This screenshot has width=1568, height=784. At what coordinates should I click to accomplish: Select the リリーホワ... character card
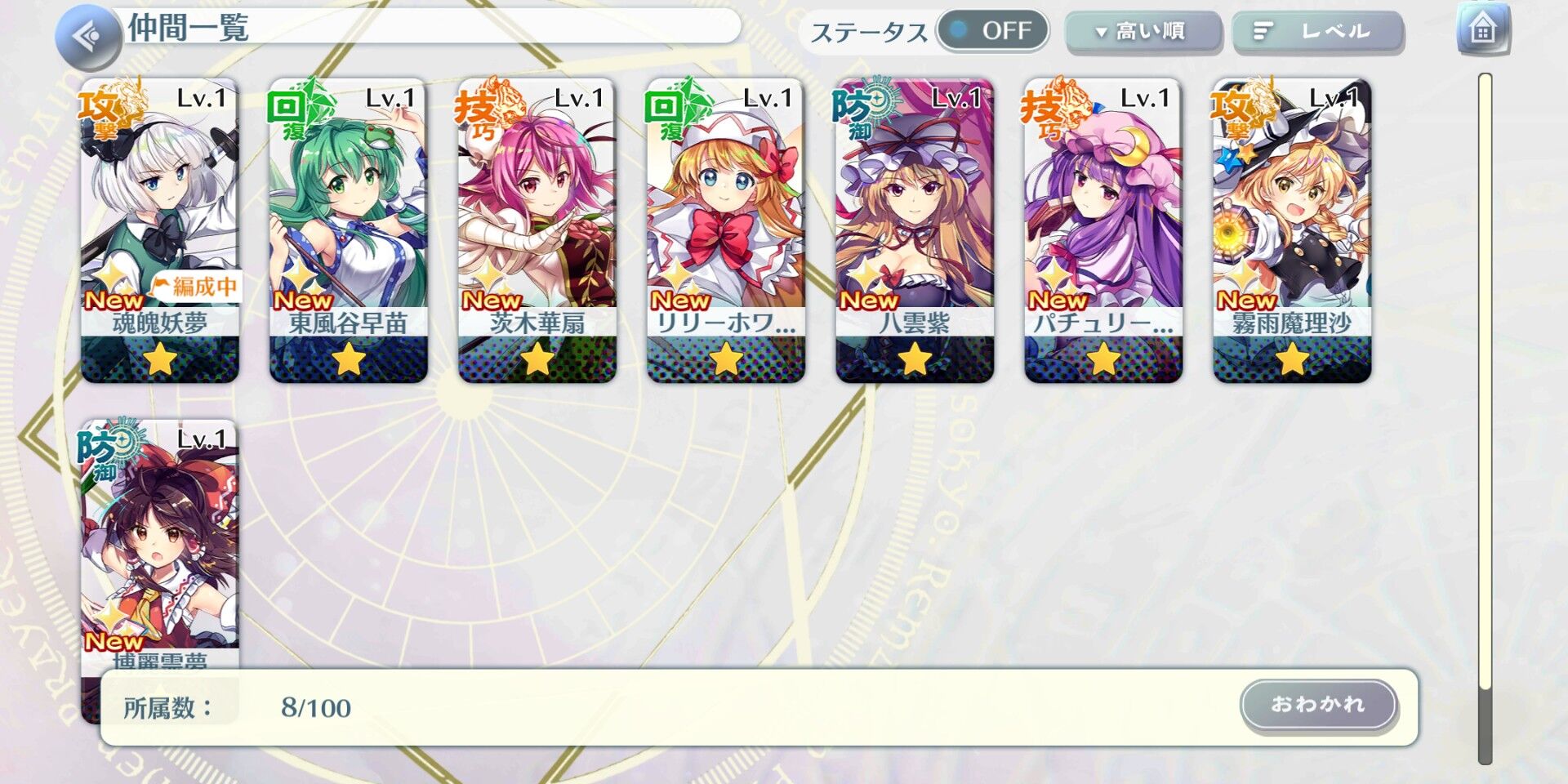coord(727,229)
